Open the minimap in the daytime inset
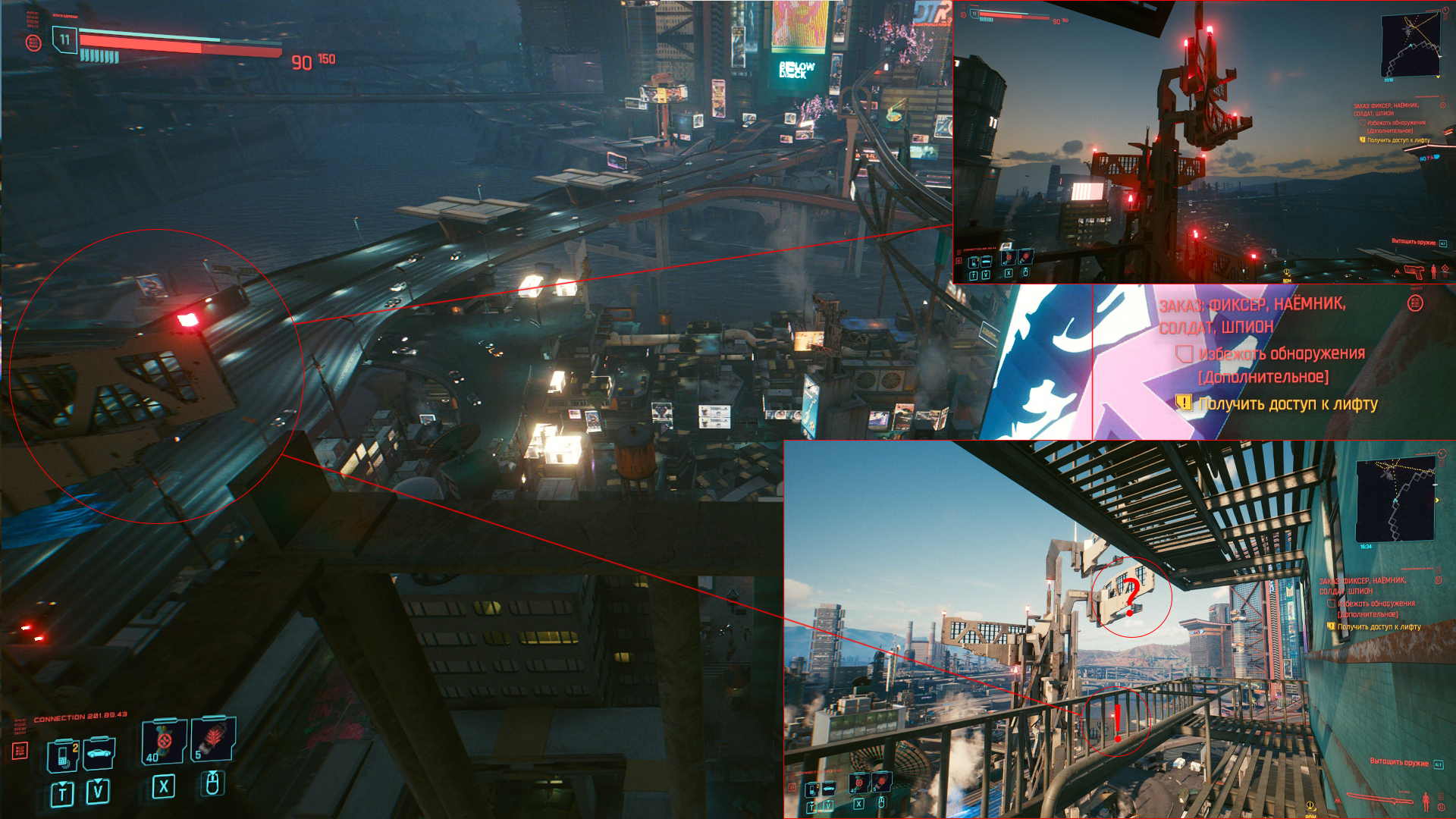 (1395, 500)
